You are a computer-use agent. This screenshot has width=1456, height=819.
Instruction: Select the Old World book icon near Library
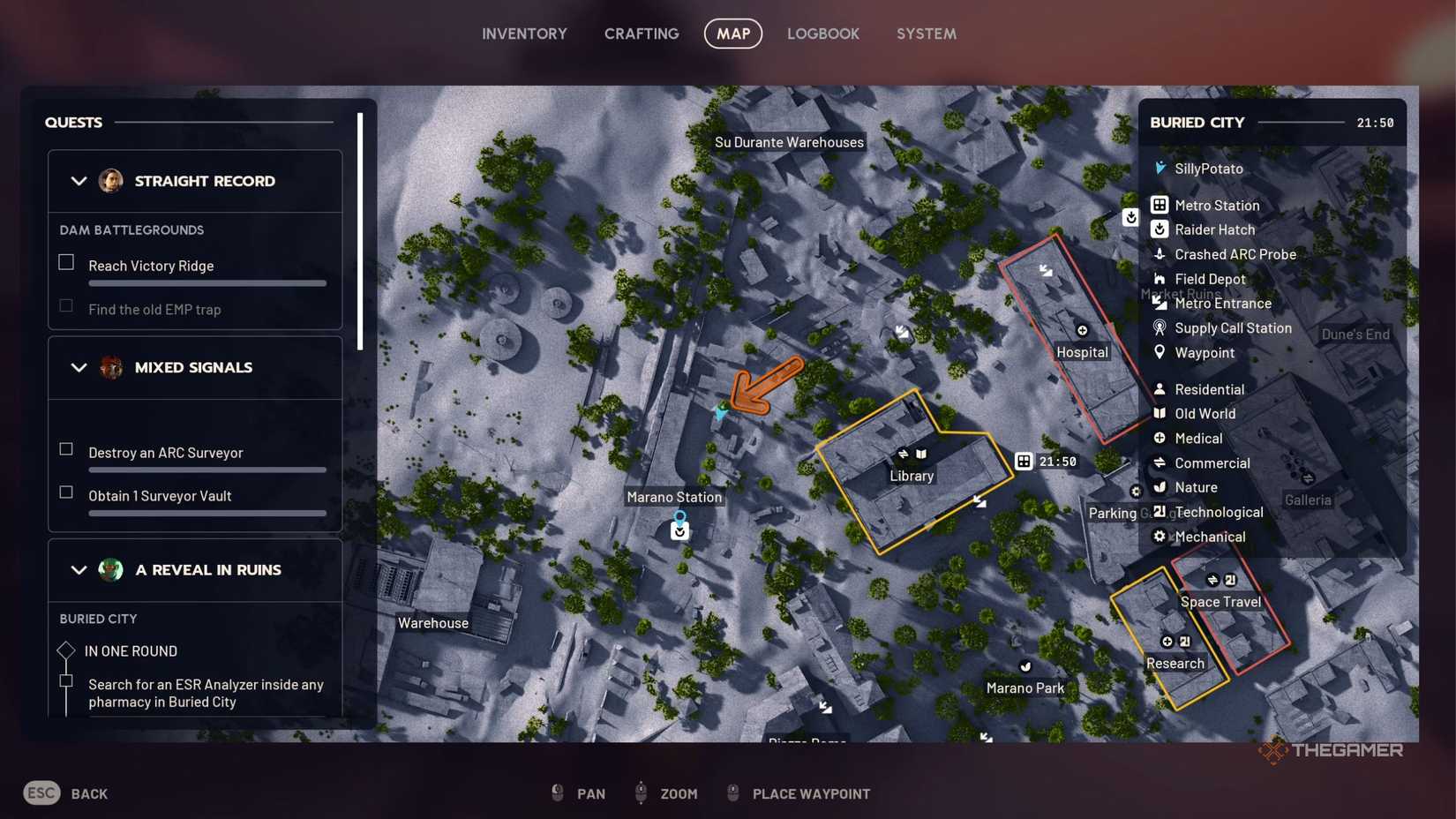[919, 453]
